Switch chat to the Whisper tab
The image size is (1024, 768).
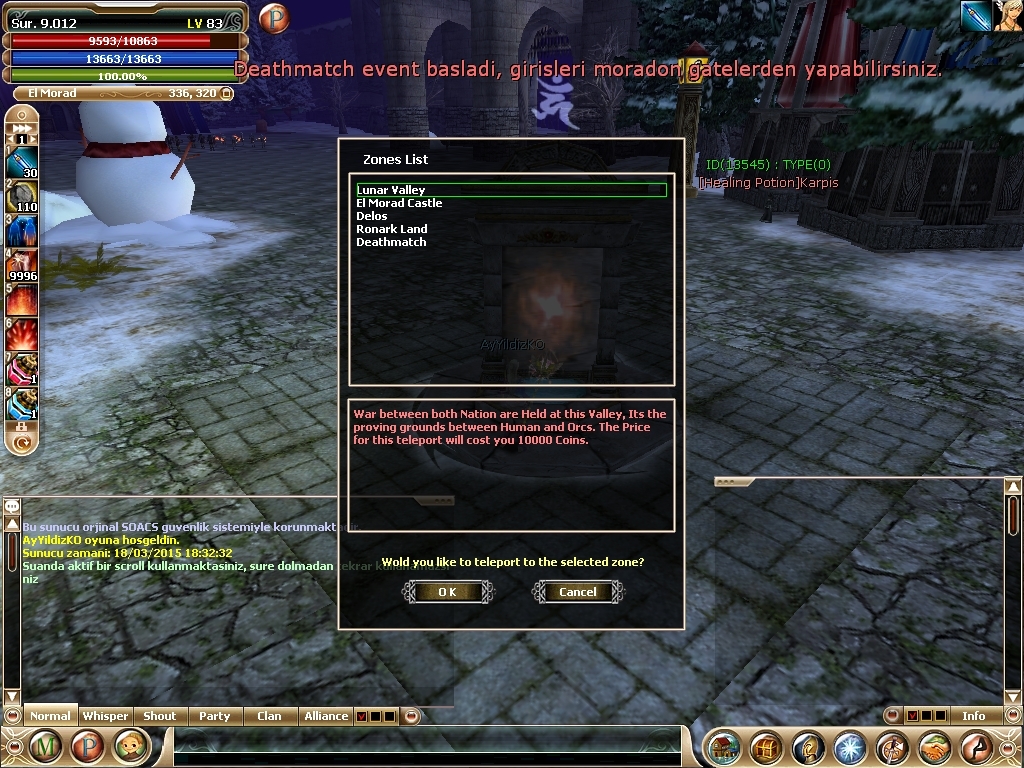click(x=105, y=716)
